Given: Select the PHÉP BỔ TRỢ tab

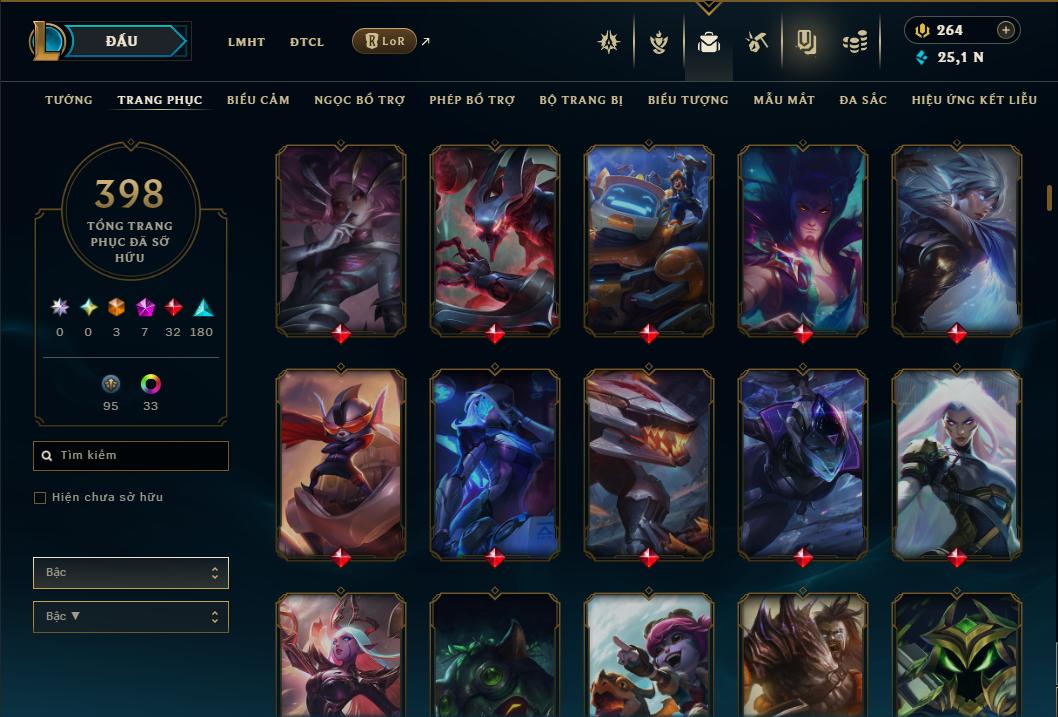Looking at the screenshot, I should coord(472,100).
